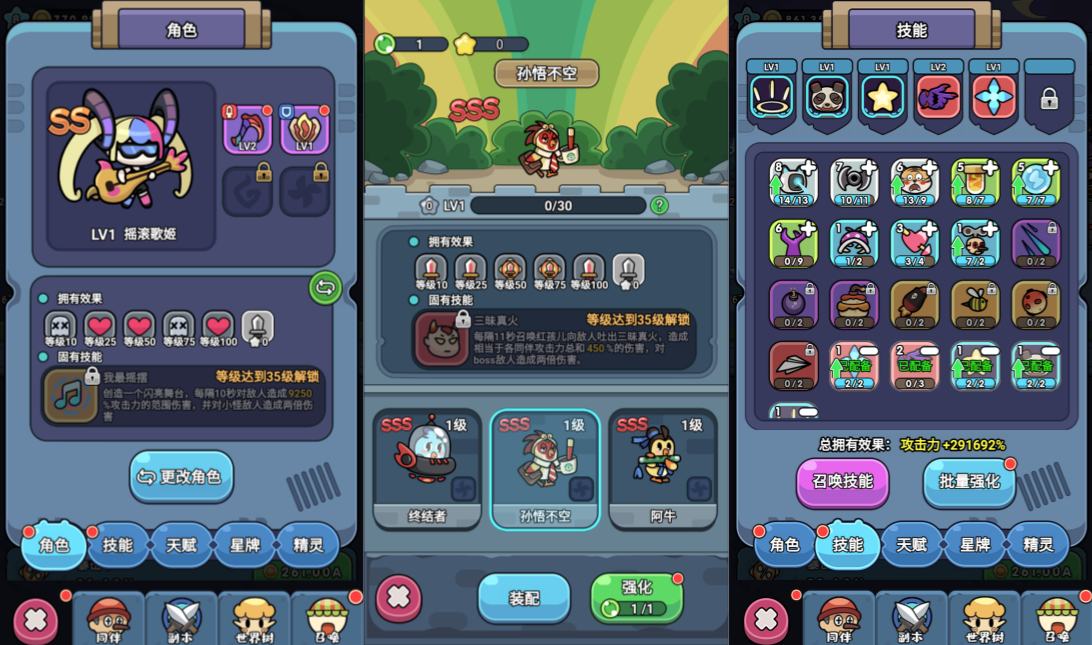This screenshot has width=1092, height=645.
Task: Choose the 阿牛 companion card
Action: click(x=663, y=468)
